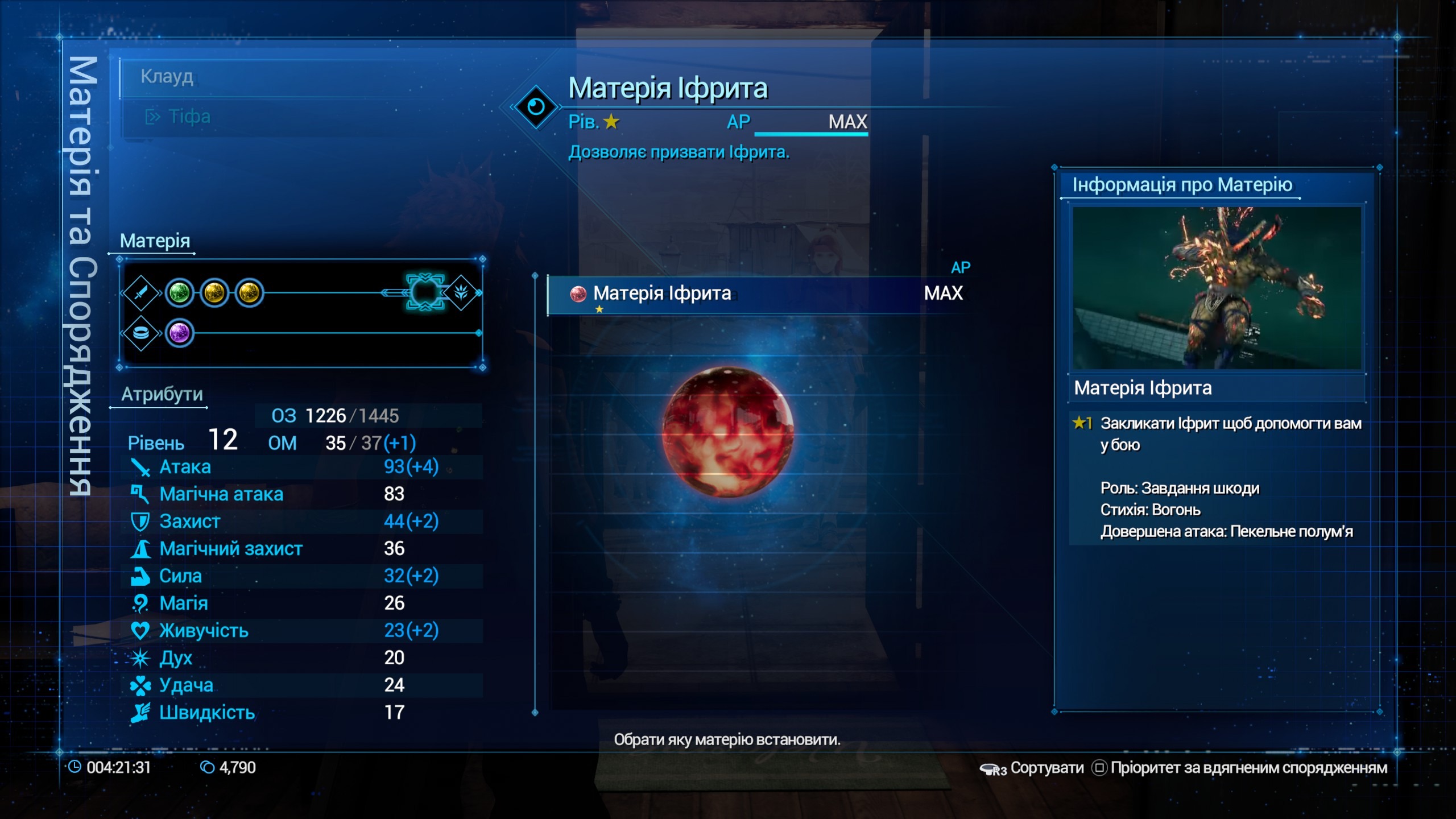The width and height of the screenshot is (1456, 819).
Task: Select the purple materia orb slot
Action: pos(179,333)
